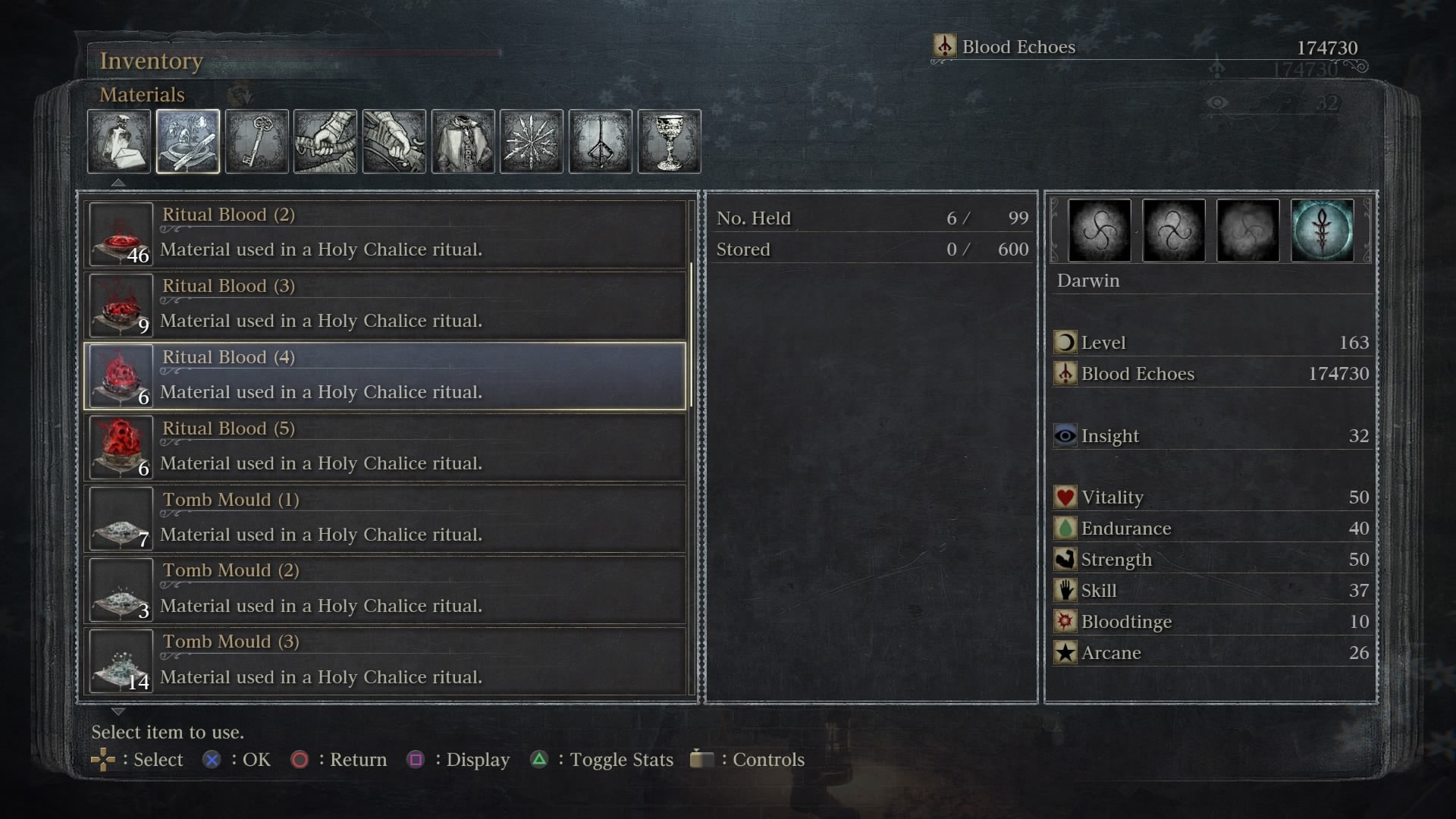Click the Blood Echoes crest icon at top
Screen dimensions: 1456x819
tap(945, 46)
